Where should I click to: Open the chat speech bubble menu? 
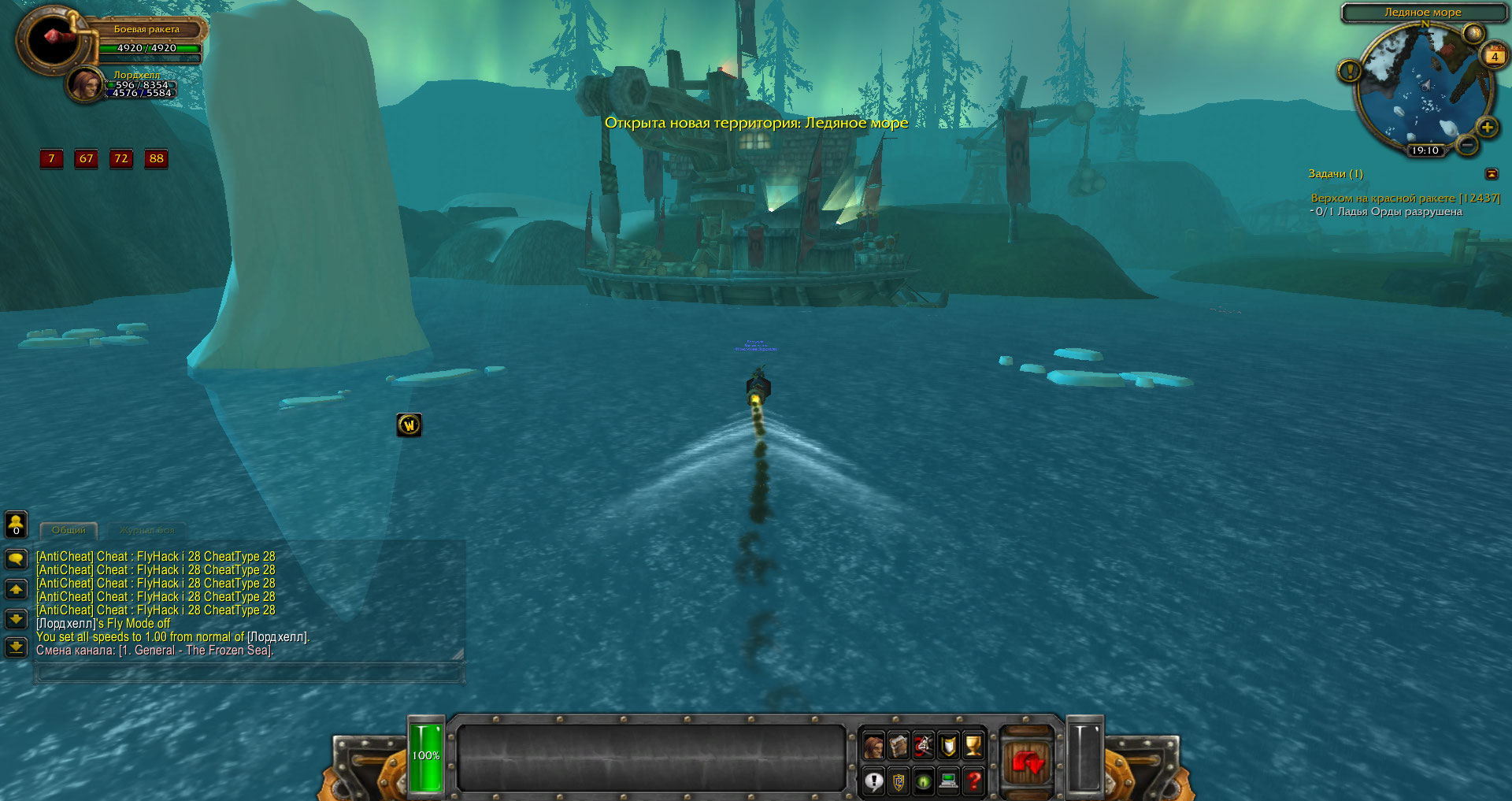click(16, 559)
